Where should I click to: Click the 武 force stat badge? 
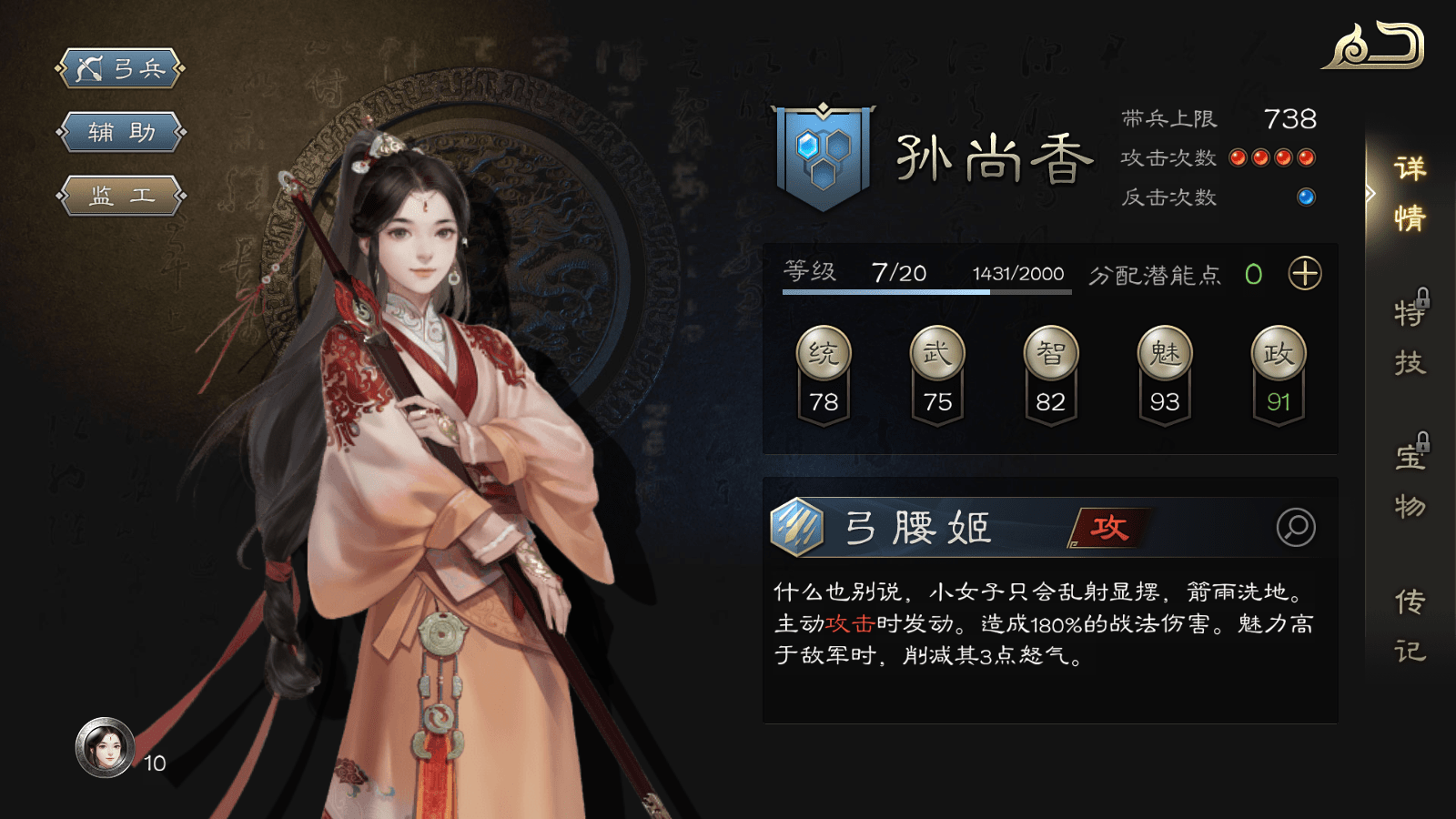coord(937,353)
